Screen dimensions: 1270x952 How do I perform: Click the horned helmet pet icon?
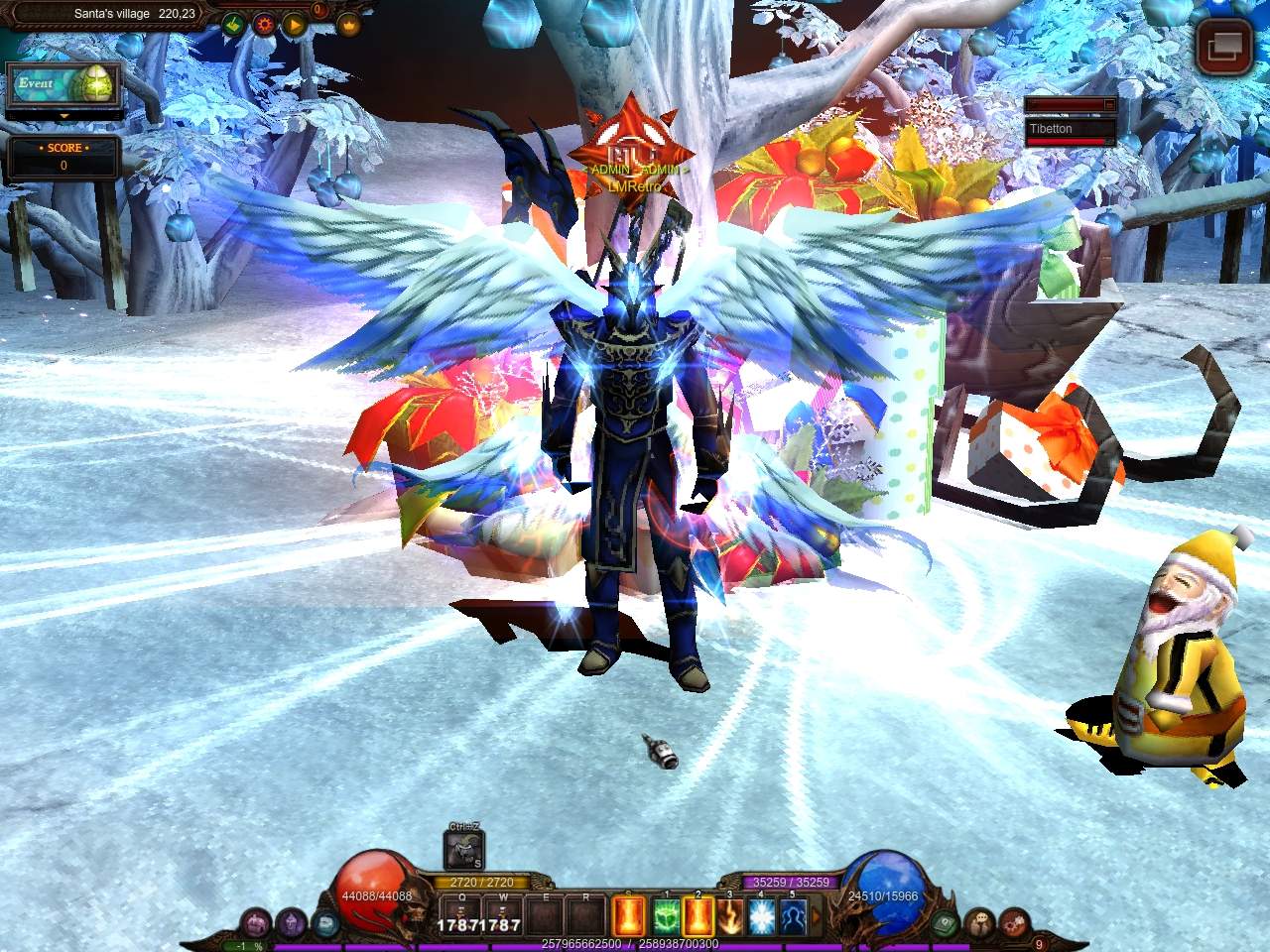coord(464,850)
